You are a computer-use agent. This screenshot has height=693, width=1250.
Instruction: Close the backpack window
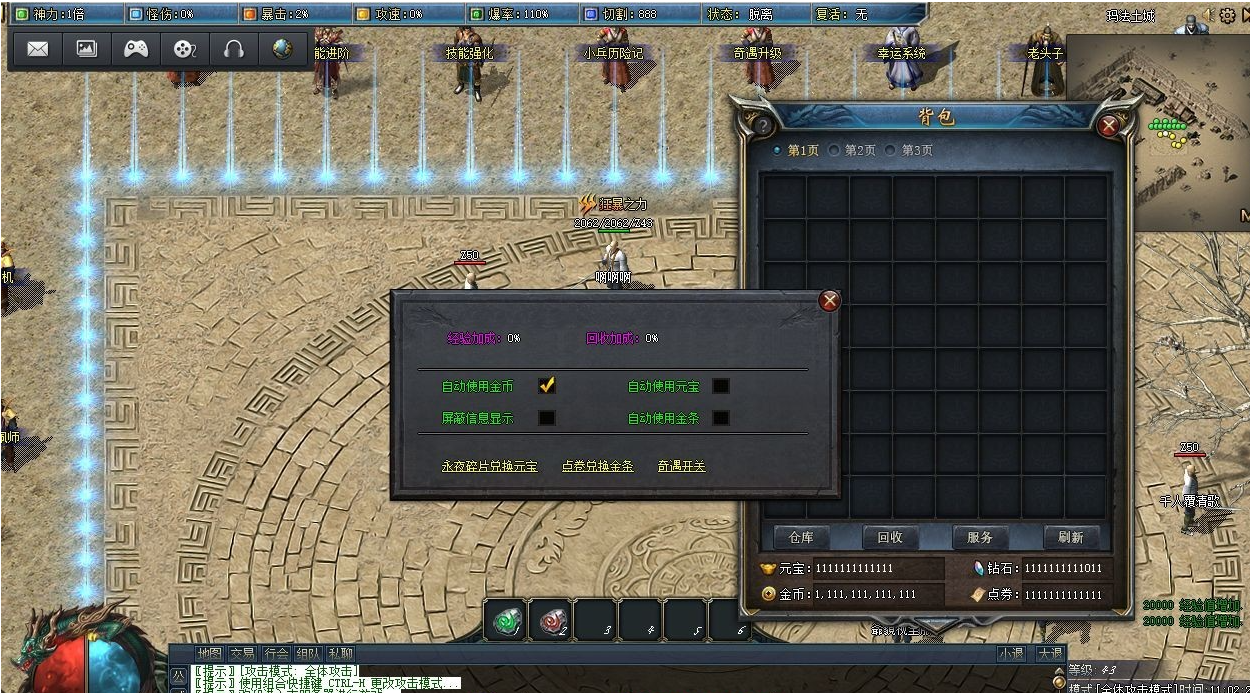tap(1108, 126)
